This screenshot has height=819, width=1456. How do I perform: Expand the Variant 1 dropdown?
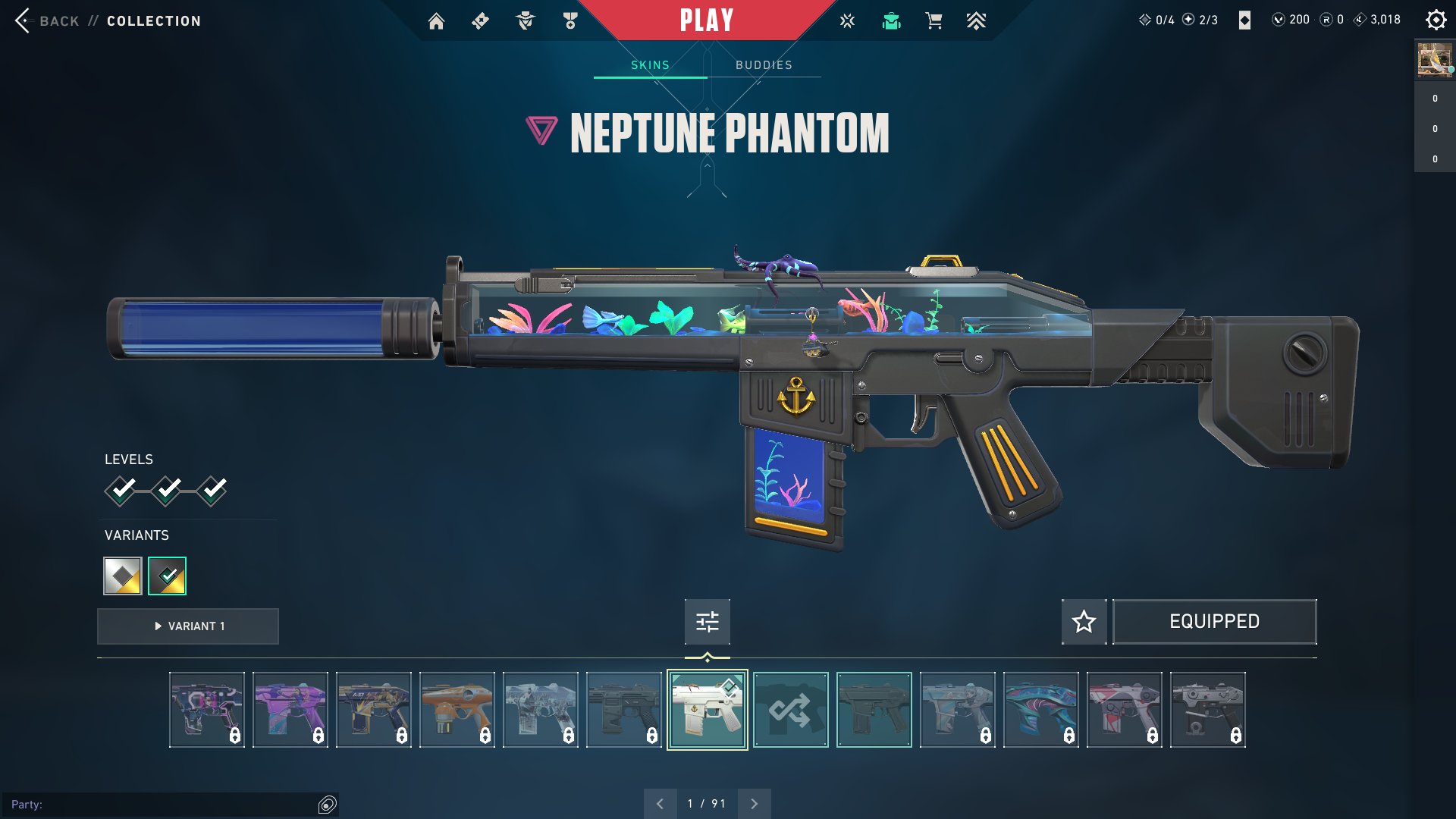pyautogui.click(x=187, y=626)
